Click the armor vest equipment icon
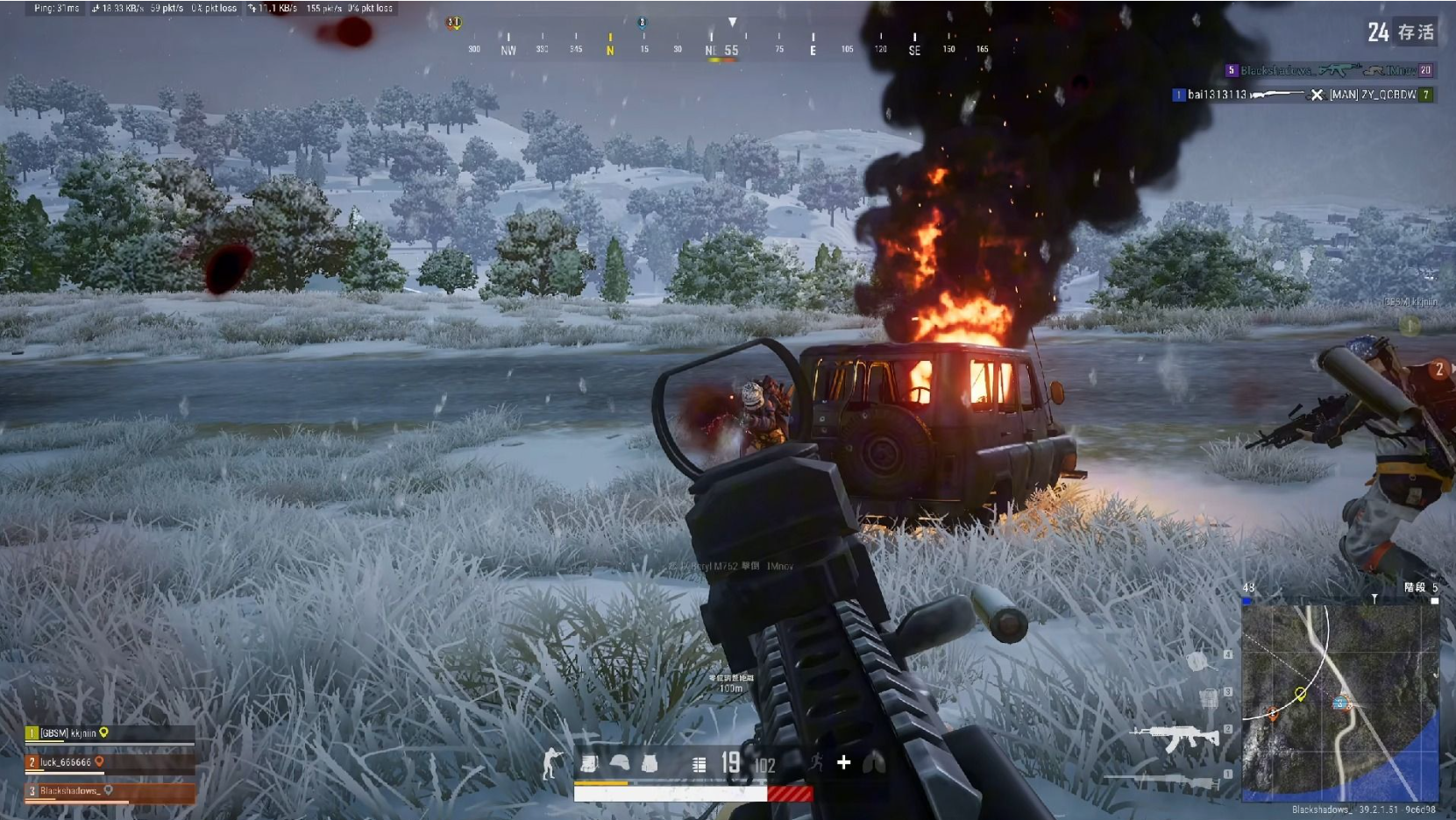Screen dimensions: 1456x820 tap(650, 764)
